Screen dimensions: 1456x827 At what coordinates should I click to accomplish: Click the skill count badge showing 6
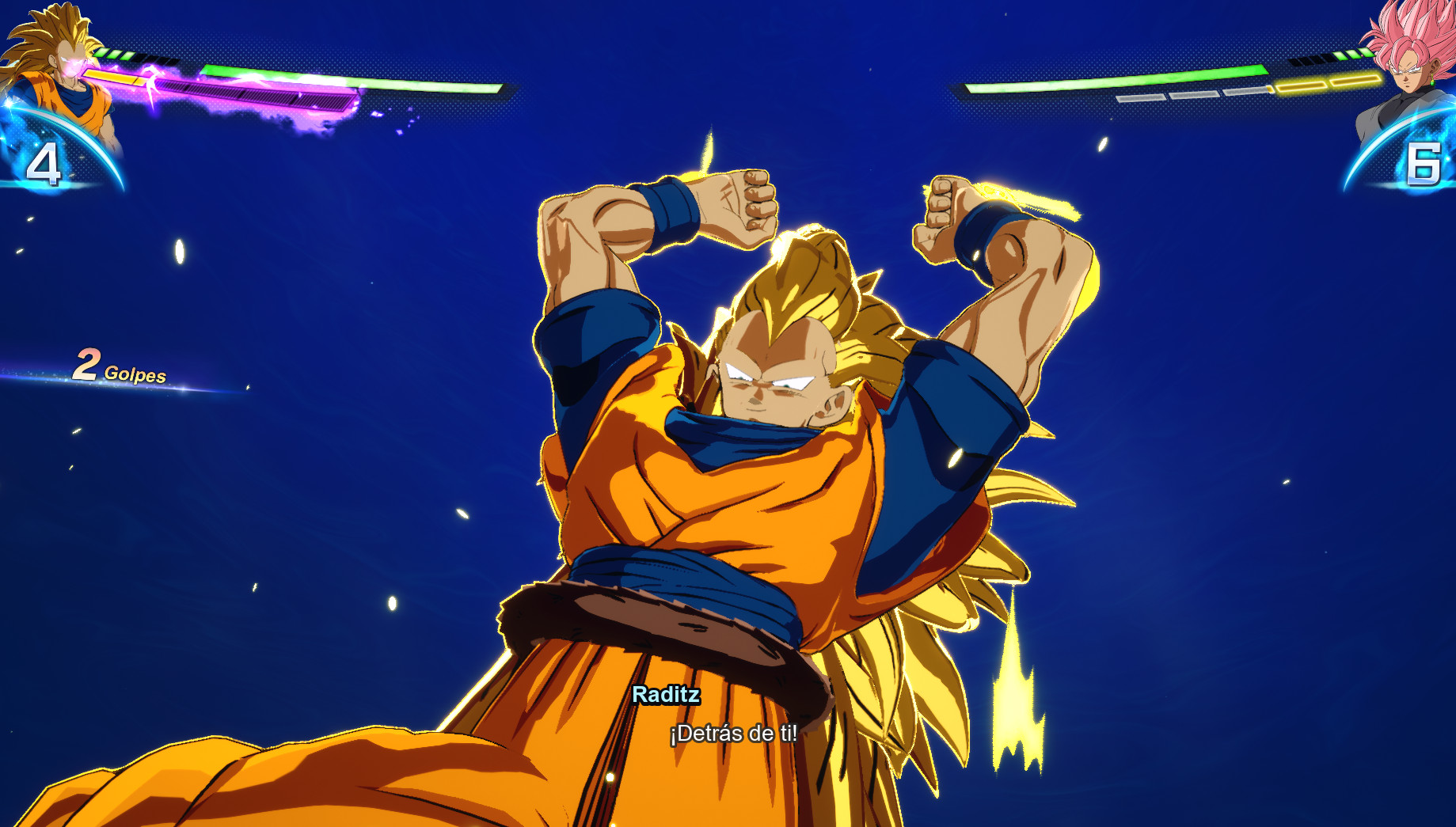coord(1424,164)
